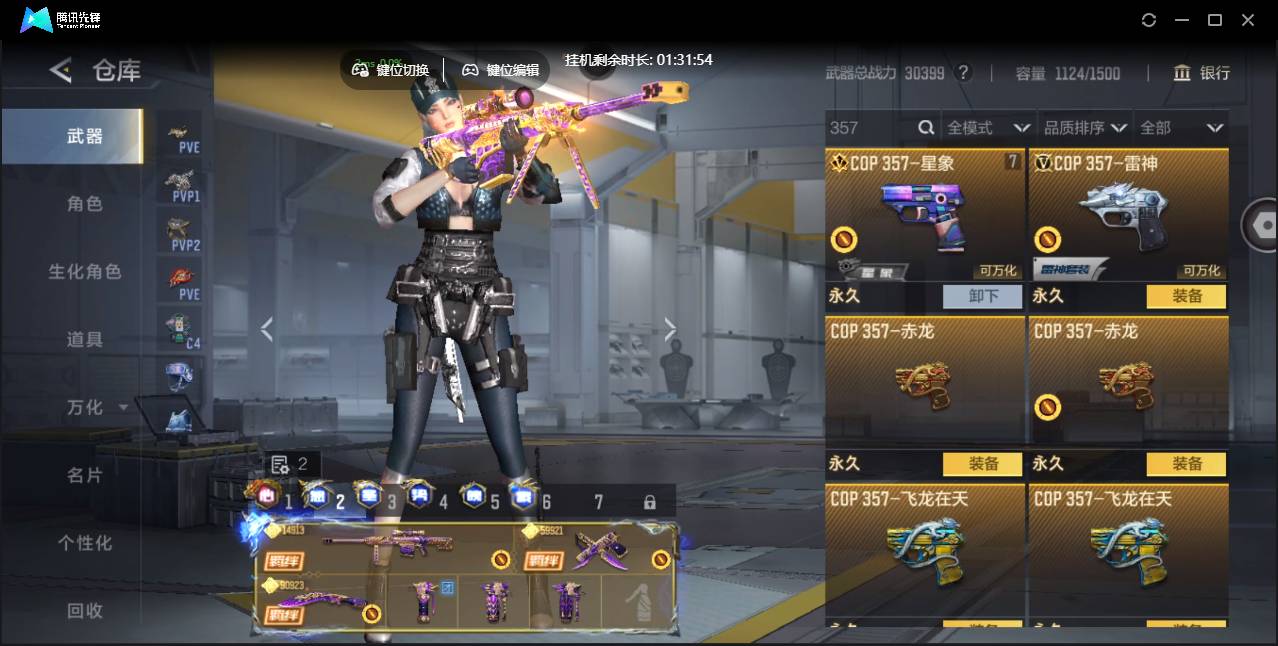Image resolution: width=1278 pixels, height=646 pixels.
Task: Close the Tencent emulator window
Action: pos(1248,20)
